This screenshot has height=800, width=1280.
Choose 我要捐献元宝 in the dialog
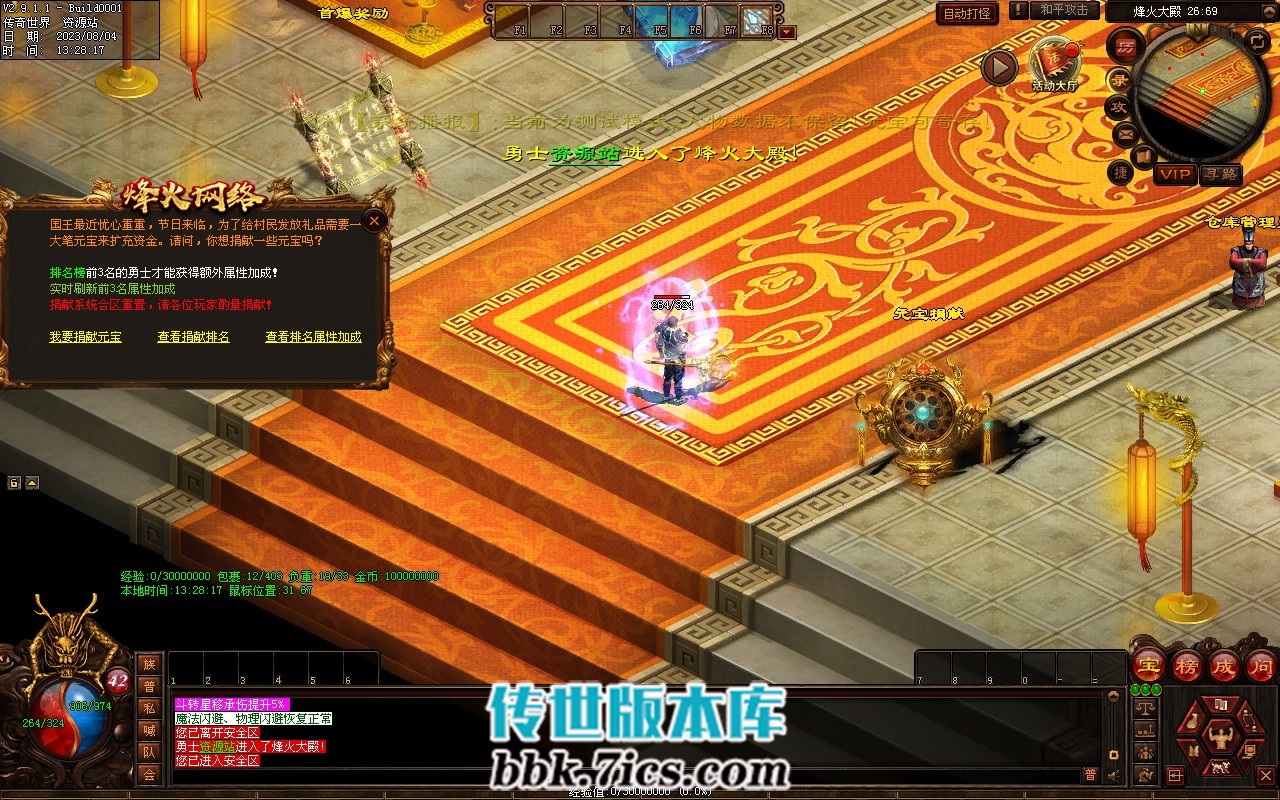coord(85,337)
